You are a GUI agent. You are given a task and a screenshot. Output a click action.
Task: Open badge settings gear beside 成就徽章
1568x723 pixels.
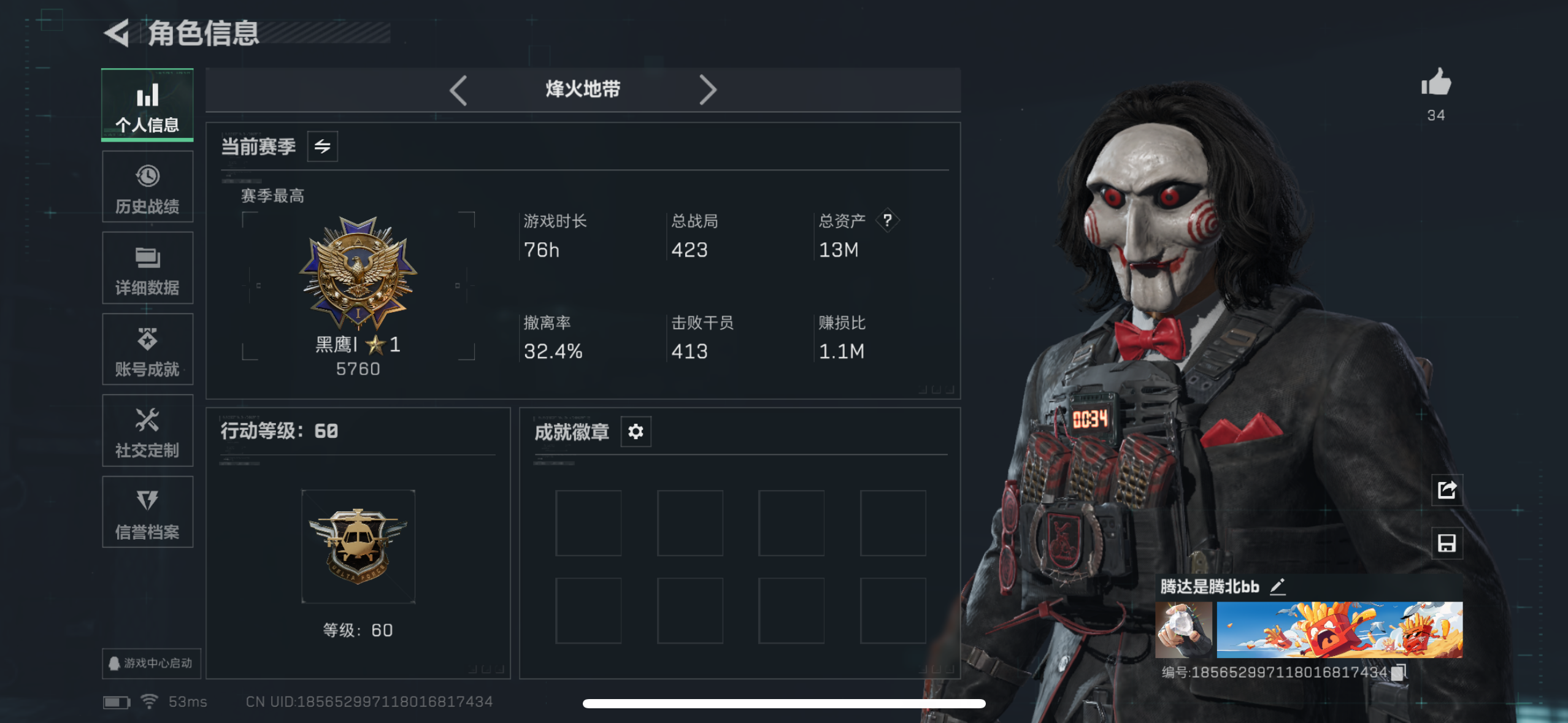(x=636, y=432)
